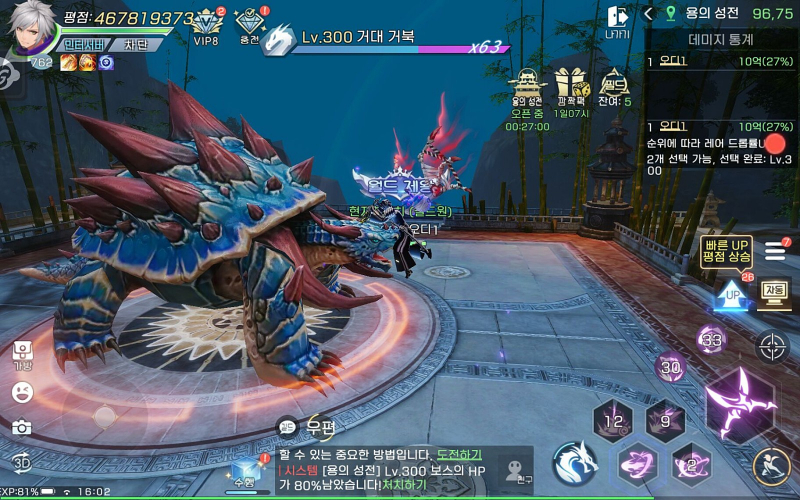Open the 가방 bag inventory

click(22, 354)
